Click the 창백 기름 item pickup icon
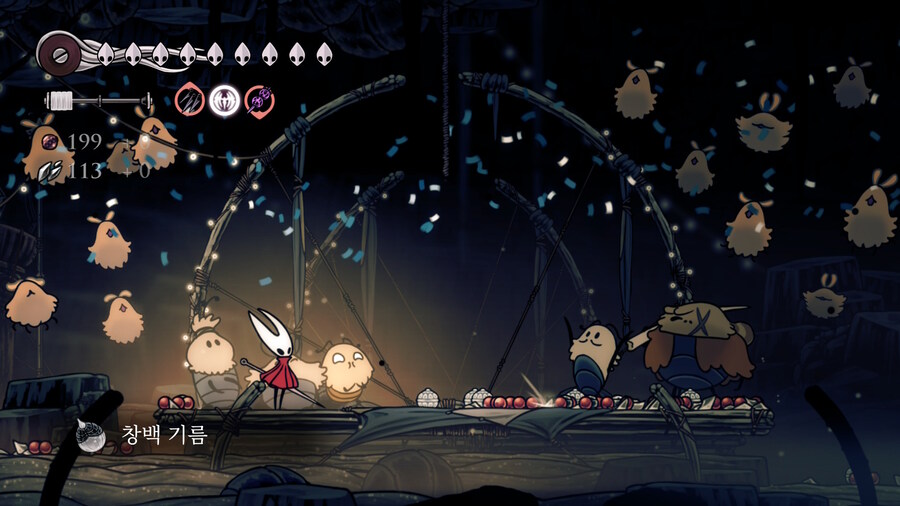This screenshot has width=900, height=506. coord(93,436)
